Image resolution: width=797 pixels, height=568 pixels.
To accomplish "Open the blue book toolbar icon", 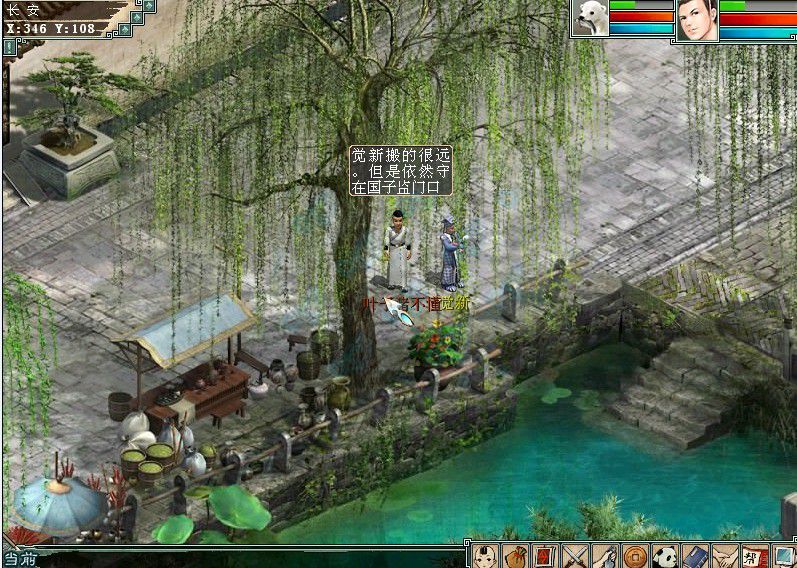I will point(694,555).
